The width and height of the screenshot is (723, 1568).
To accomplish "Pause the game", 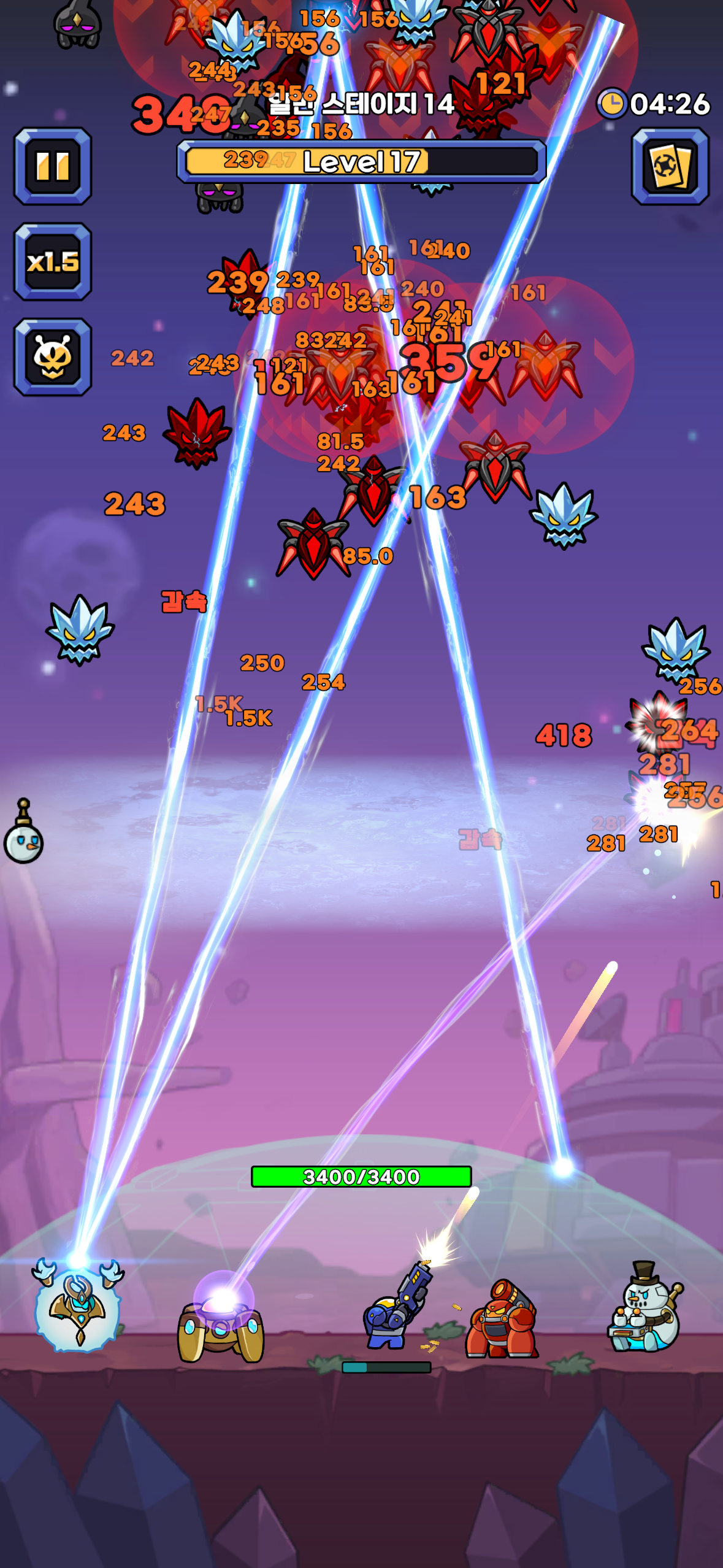I will click(53, 166).
